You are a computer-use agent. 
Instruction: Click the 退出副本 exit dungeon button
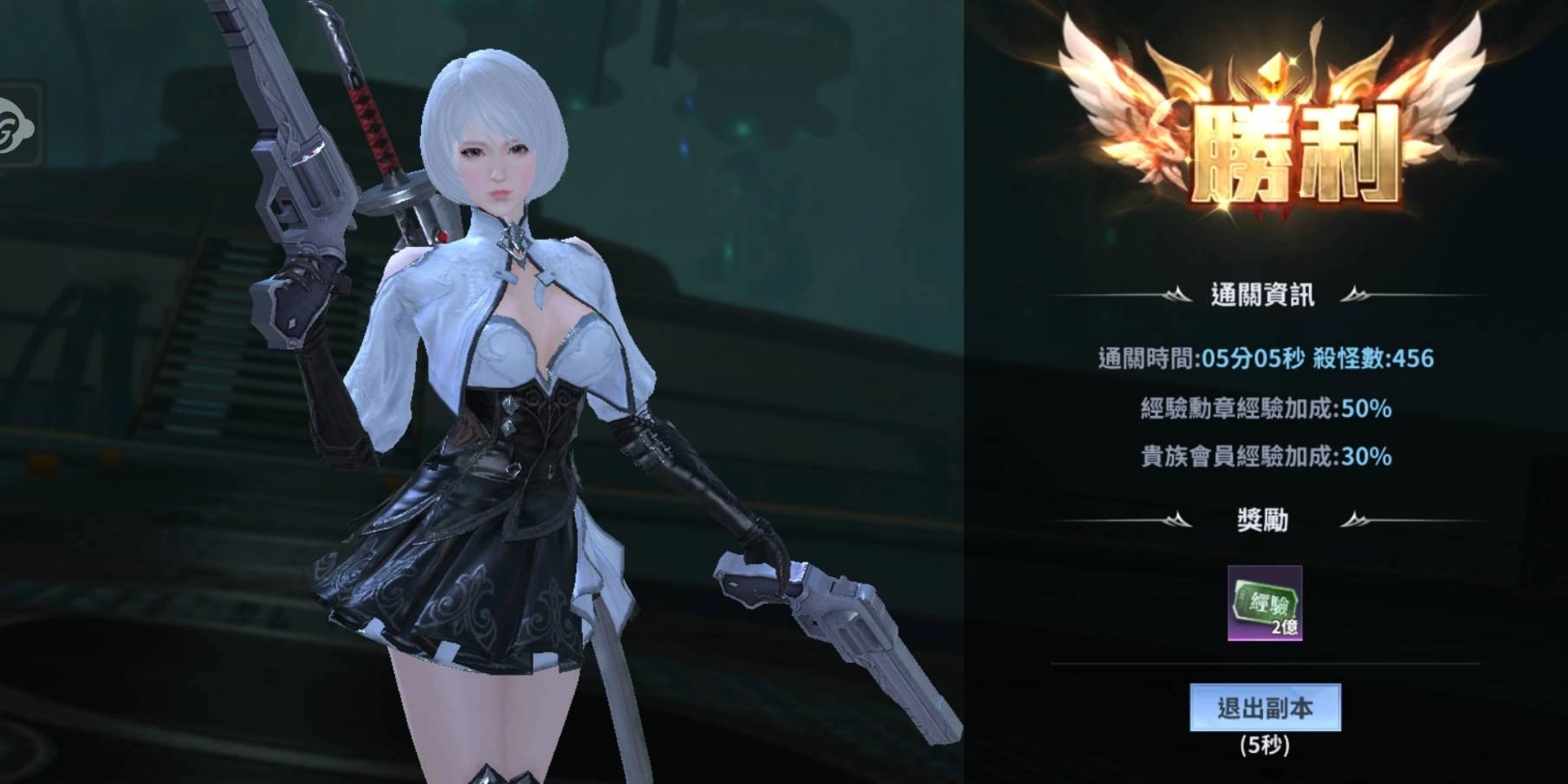click(1265, 708)
